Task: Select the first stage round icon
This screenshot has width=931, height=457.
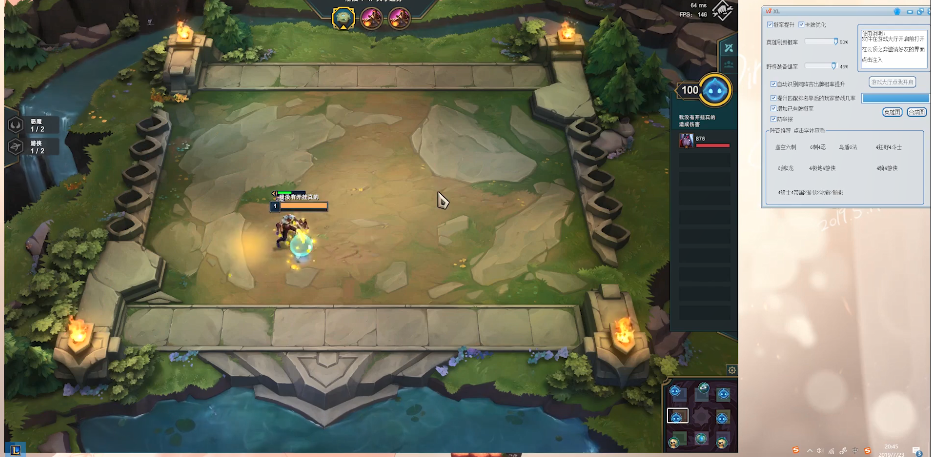Action: (345, 18)
